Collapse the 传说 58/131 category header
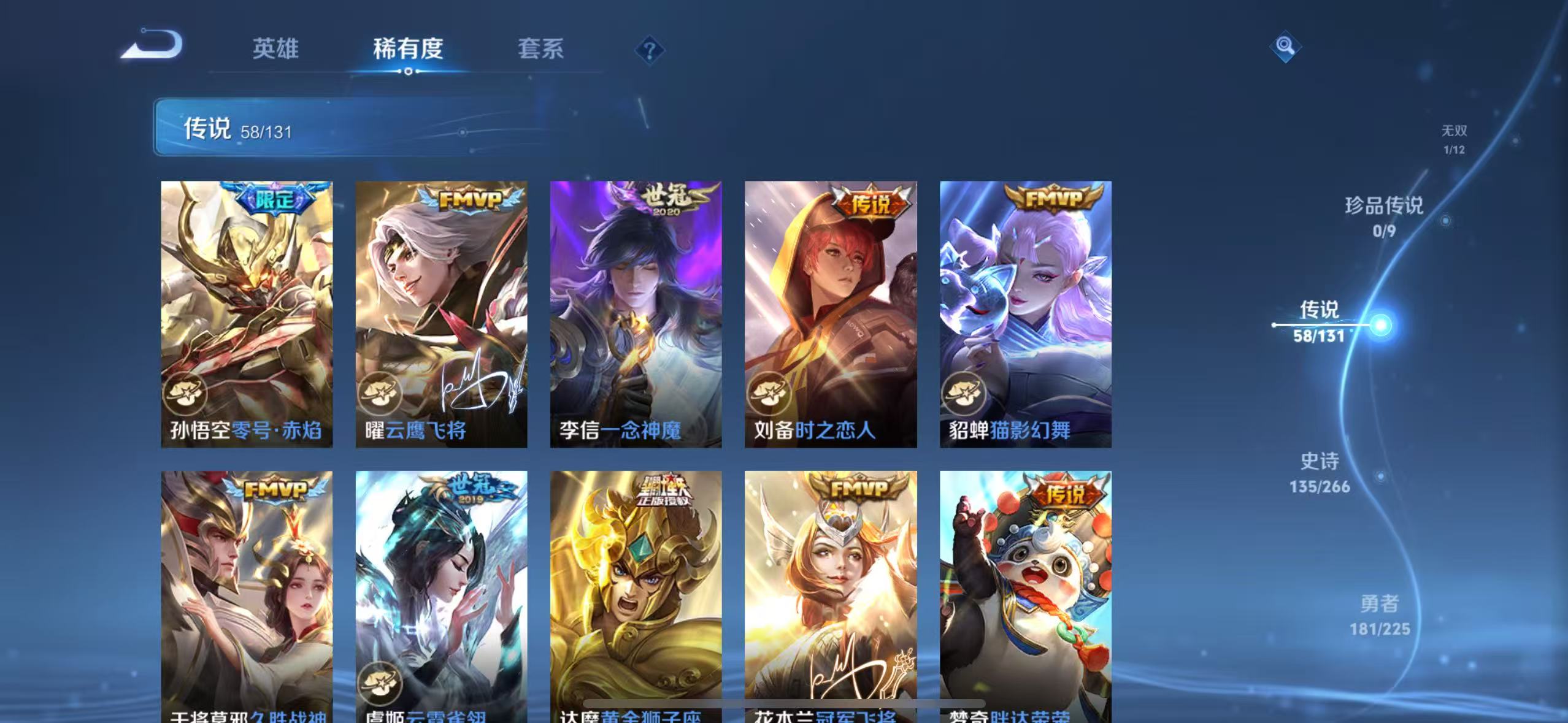 click(x=344, y=129)
